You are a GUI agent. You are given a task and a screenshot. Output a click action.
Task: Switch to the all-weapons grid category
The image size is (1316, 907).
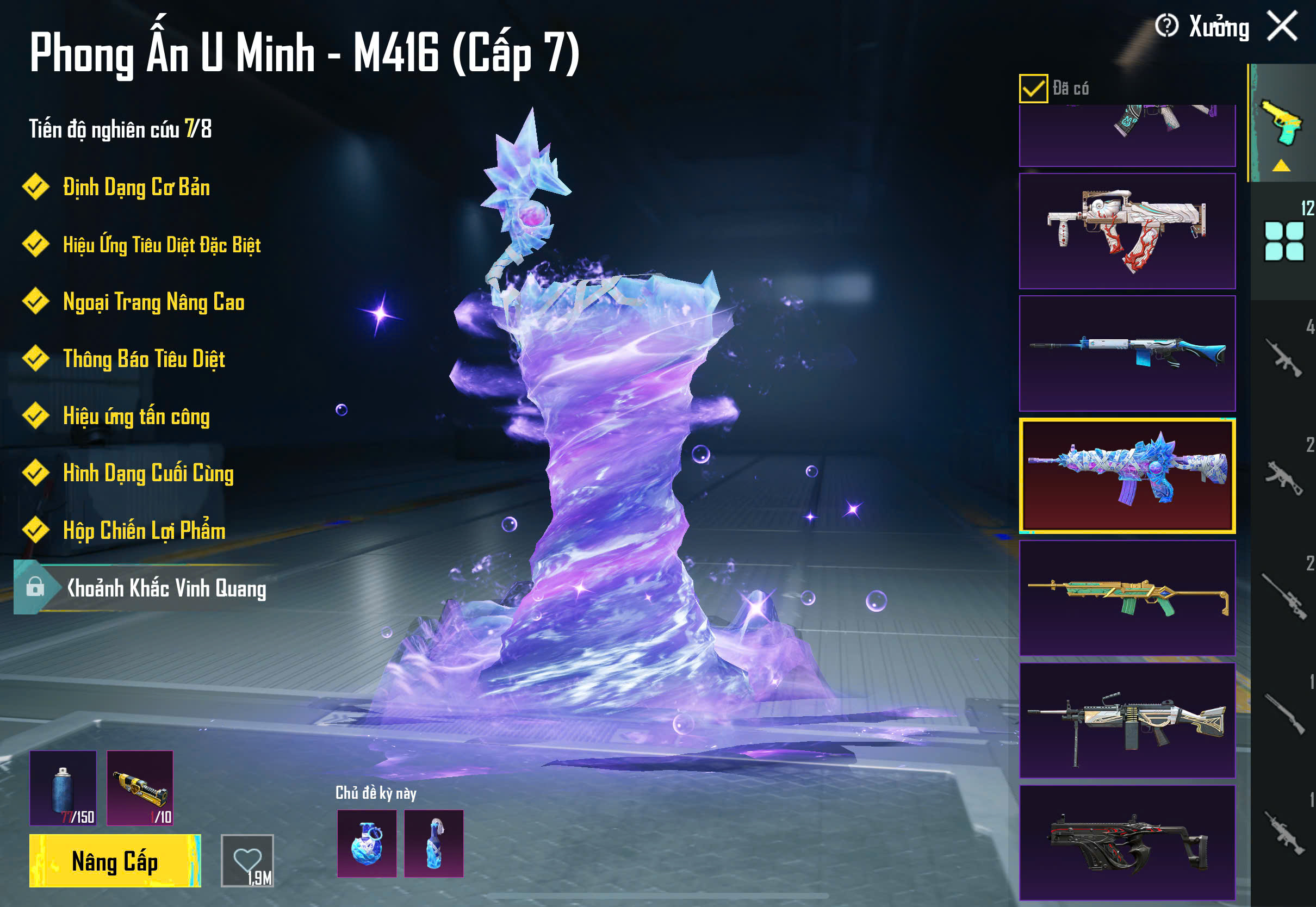tap(1283, 241)
